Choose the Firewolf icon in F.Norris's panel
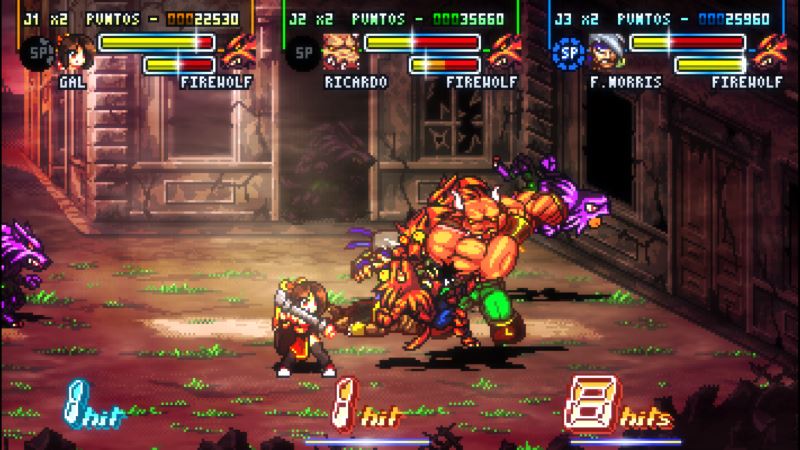800x450 pixels. pyautogui.click(x=770, y=50)
